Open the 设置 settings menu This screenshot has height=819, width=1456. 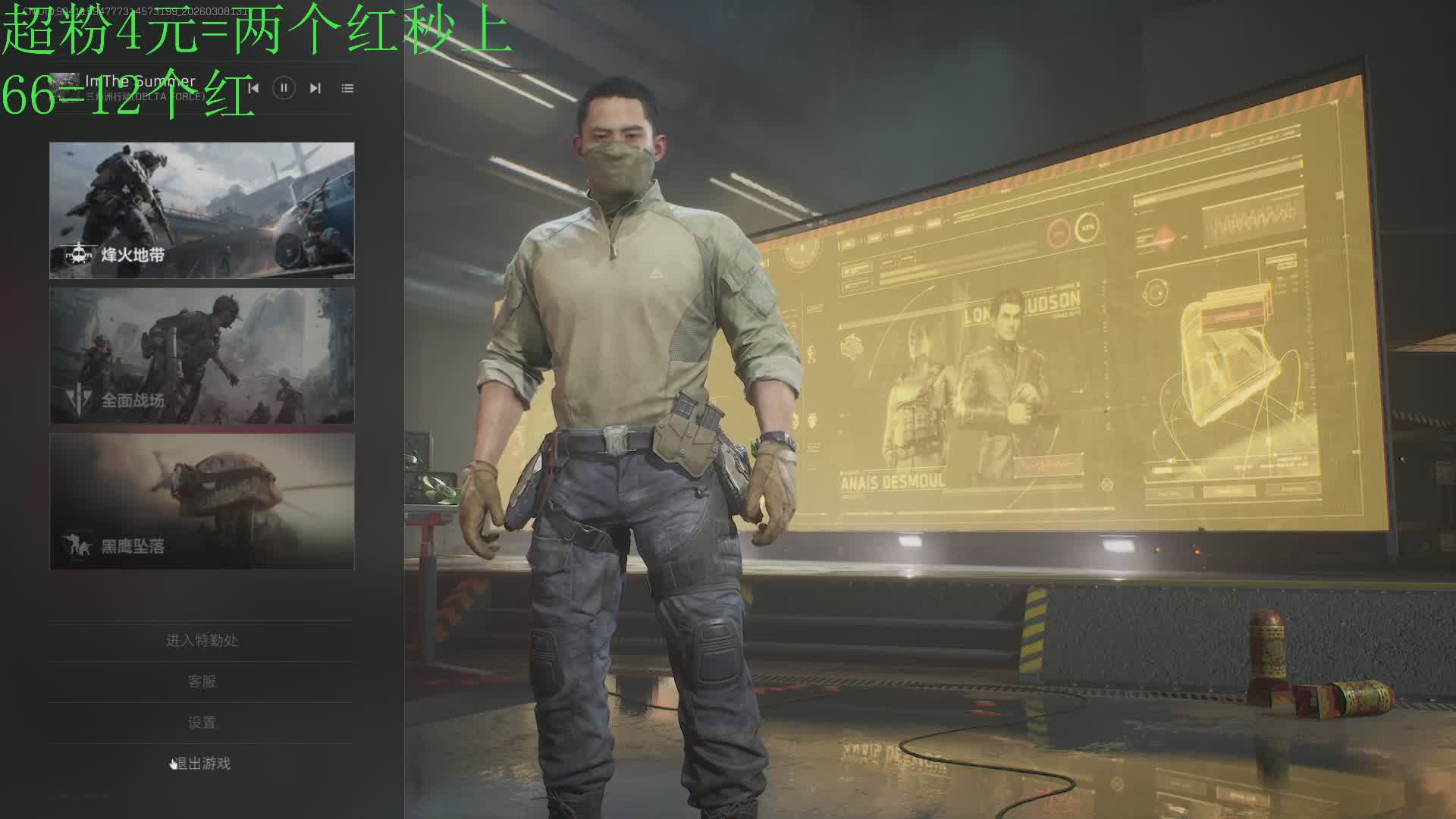pos(202,723)
